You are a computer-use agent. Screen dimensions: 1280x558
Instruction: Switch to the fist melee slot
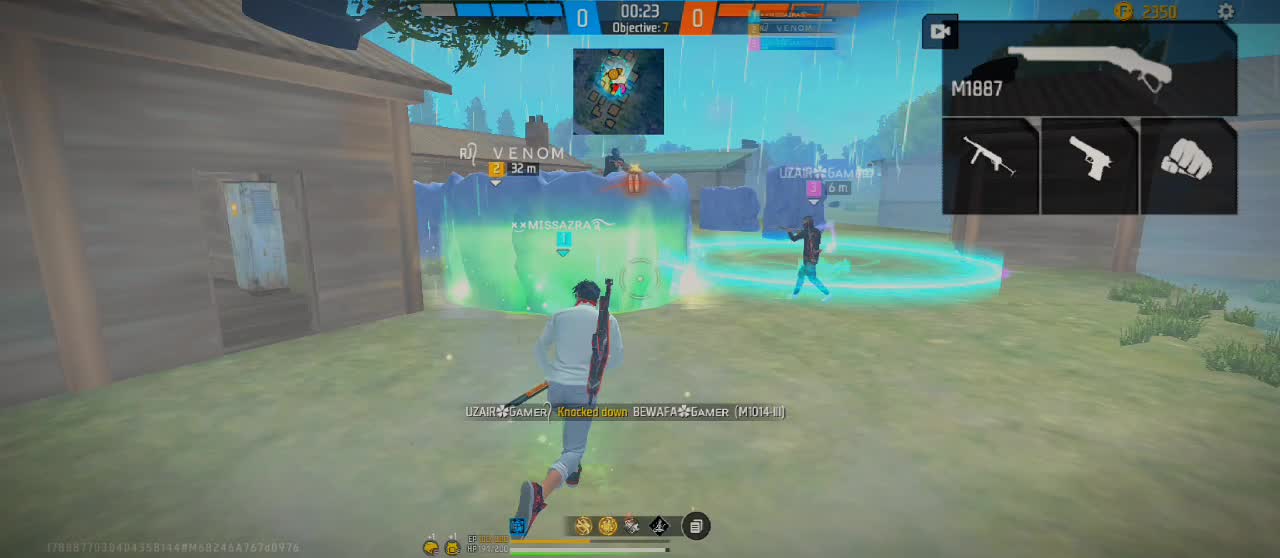1188,159
